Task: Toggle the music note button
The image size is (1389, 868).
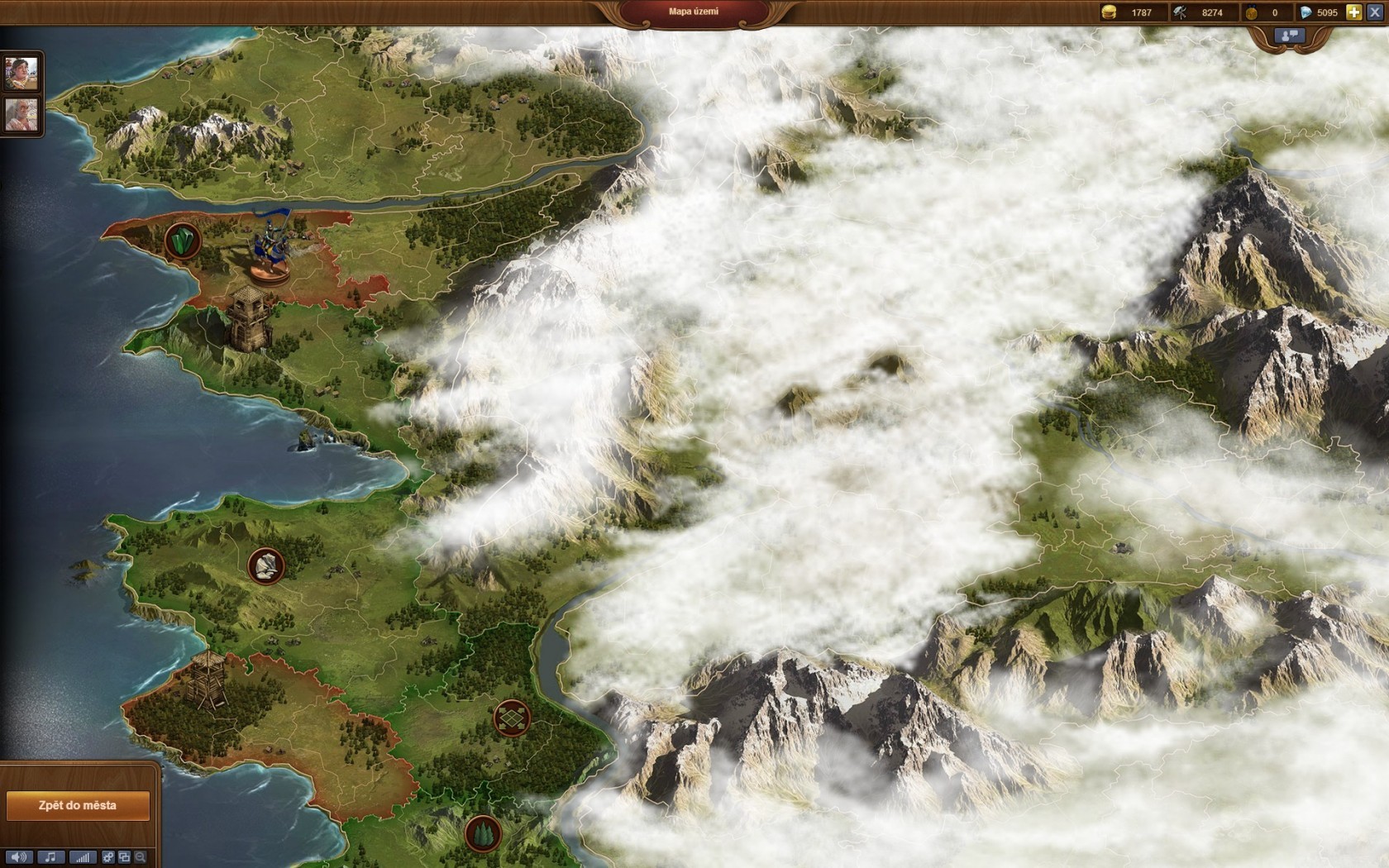Action: click(50, 857)
